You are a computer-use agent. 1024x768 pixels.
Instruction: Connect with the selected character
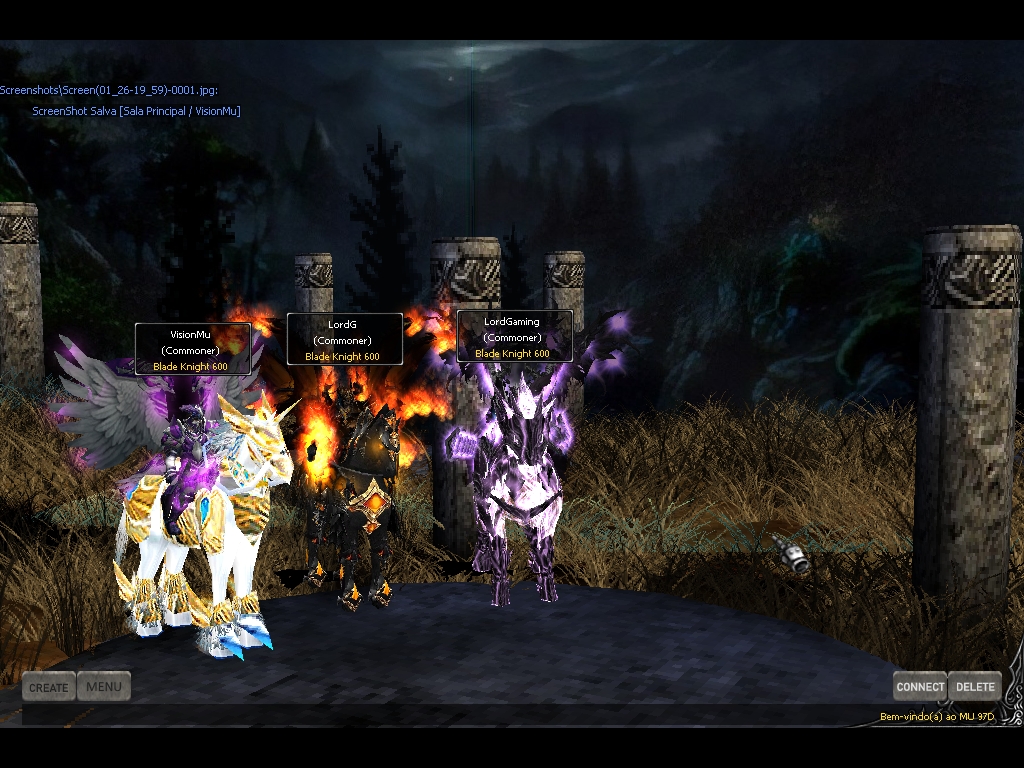pyautogui.click(x=920, y=686)
